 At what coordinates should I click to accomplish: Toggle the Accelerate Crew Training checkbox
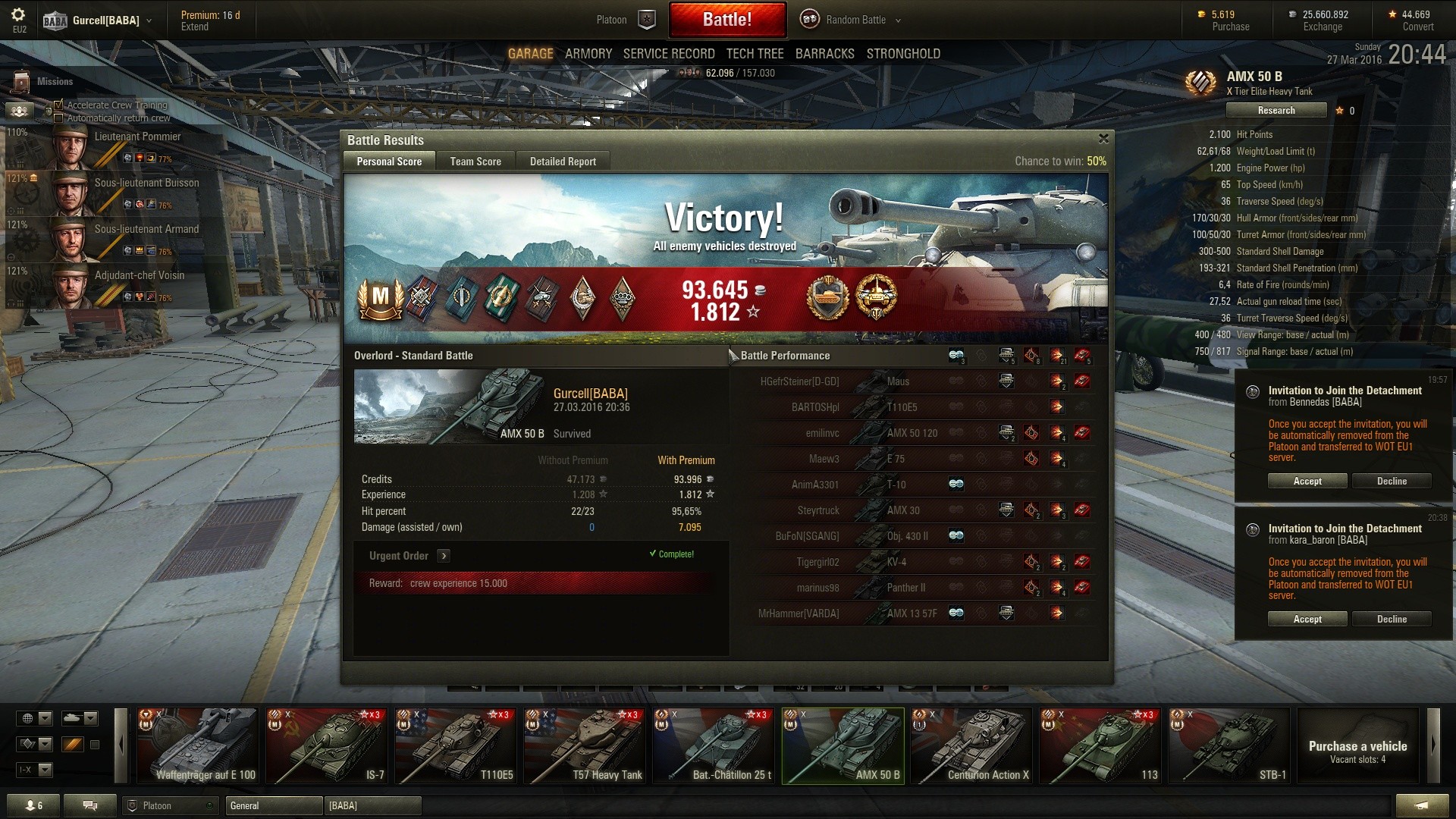58,105
